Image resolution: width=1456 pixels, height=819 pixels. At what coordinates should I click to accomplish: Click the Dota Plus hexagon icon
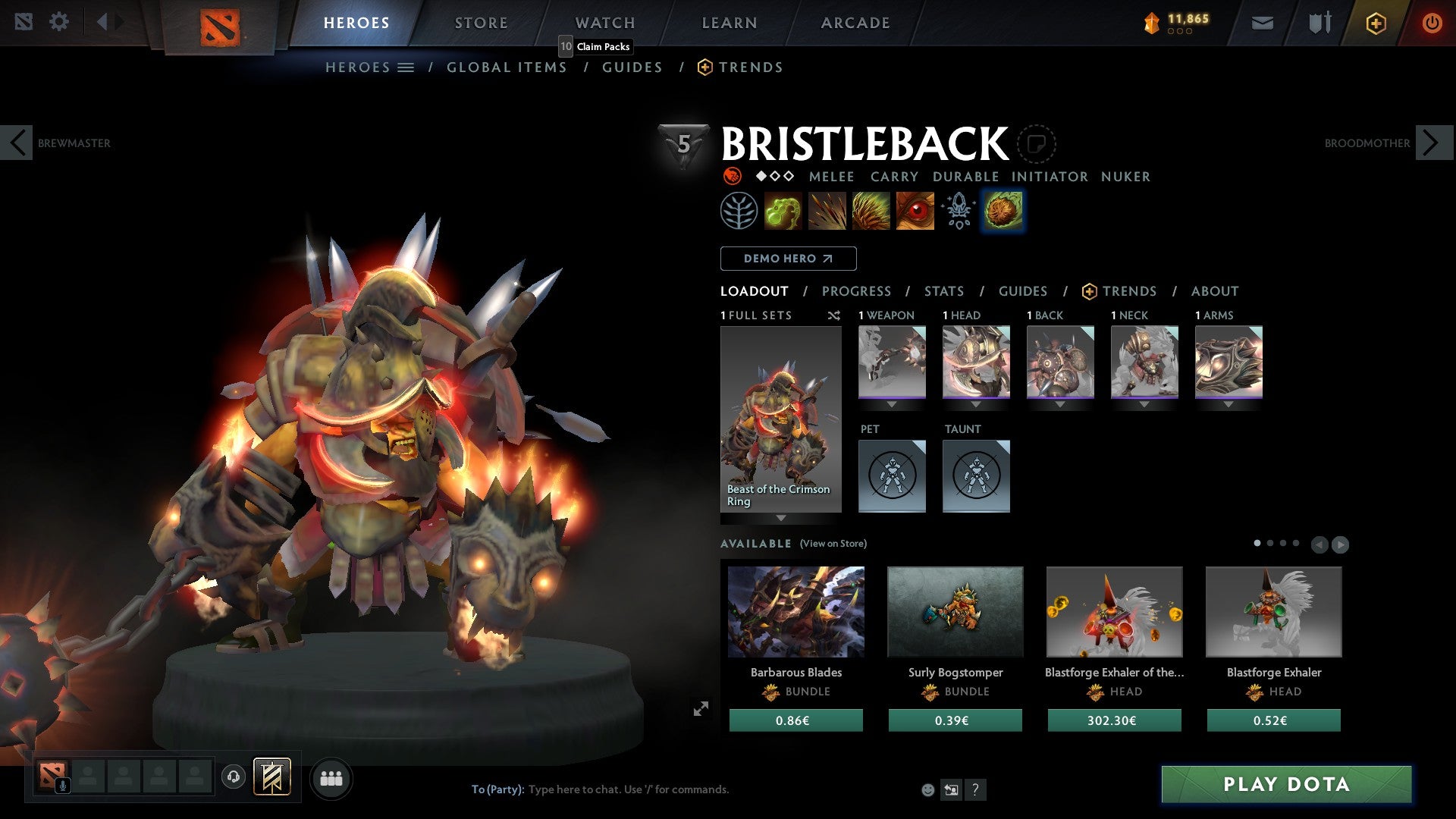[1375, 23]
